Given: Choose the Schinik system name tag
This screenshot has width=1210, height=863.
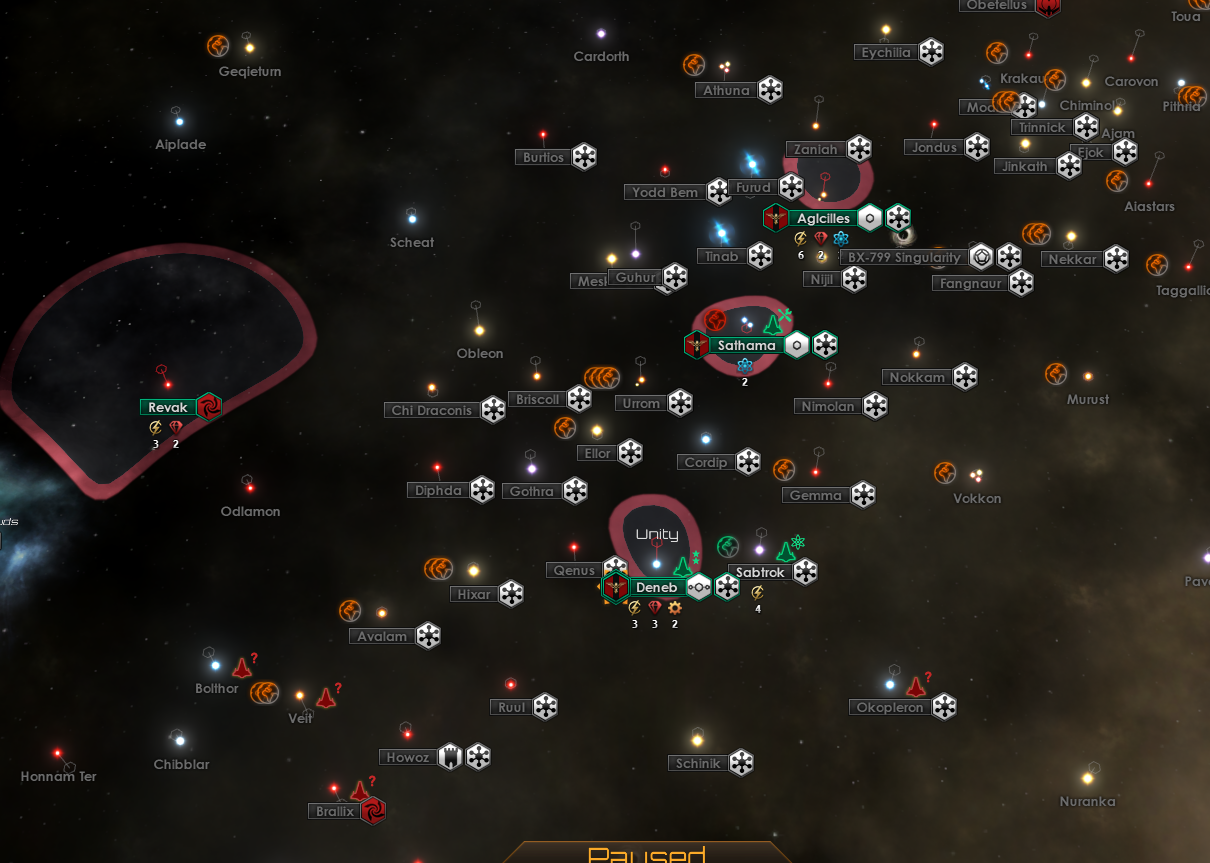Looking at the screenshot, I should pos(697,764).
